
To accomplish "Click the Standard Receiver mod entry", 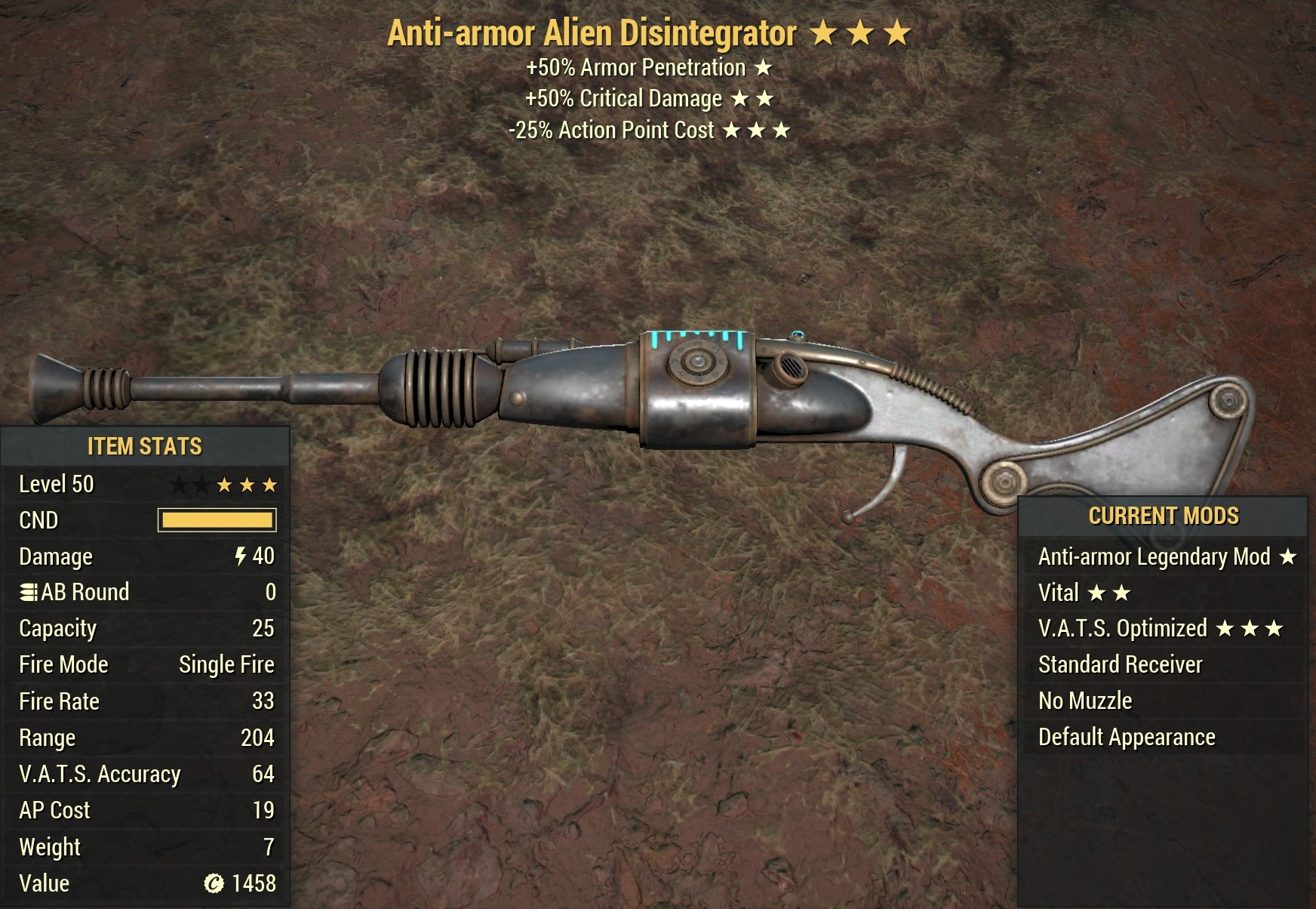I will (x=1120, y=664).
